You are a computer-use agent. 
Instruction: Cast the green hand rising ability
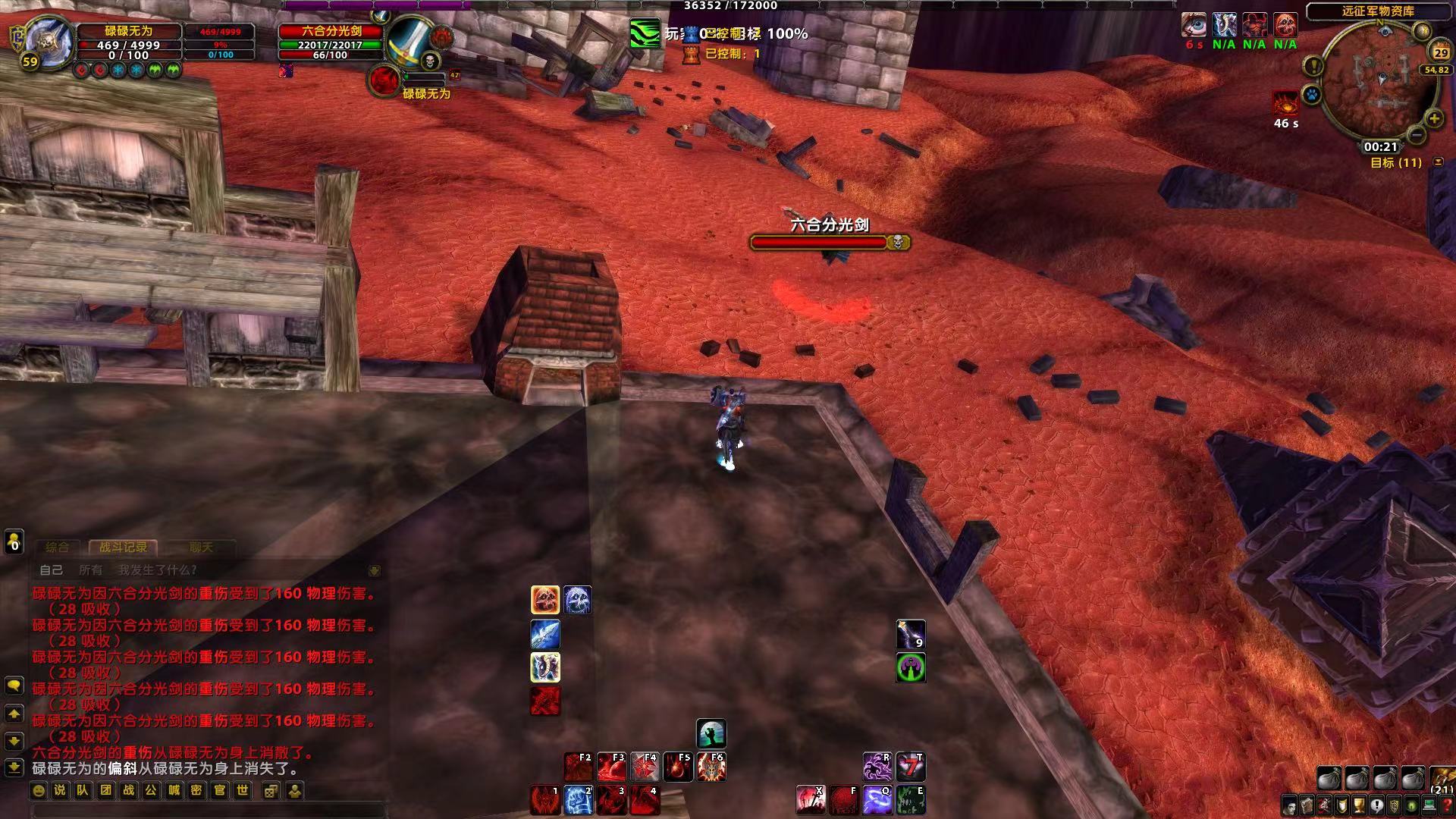click(711, 733)
